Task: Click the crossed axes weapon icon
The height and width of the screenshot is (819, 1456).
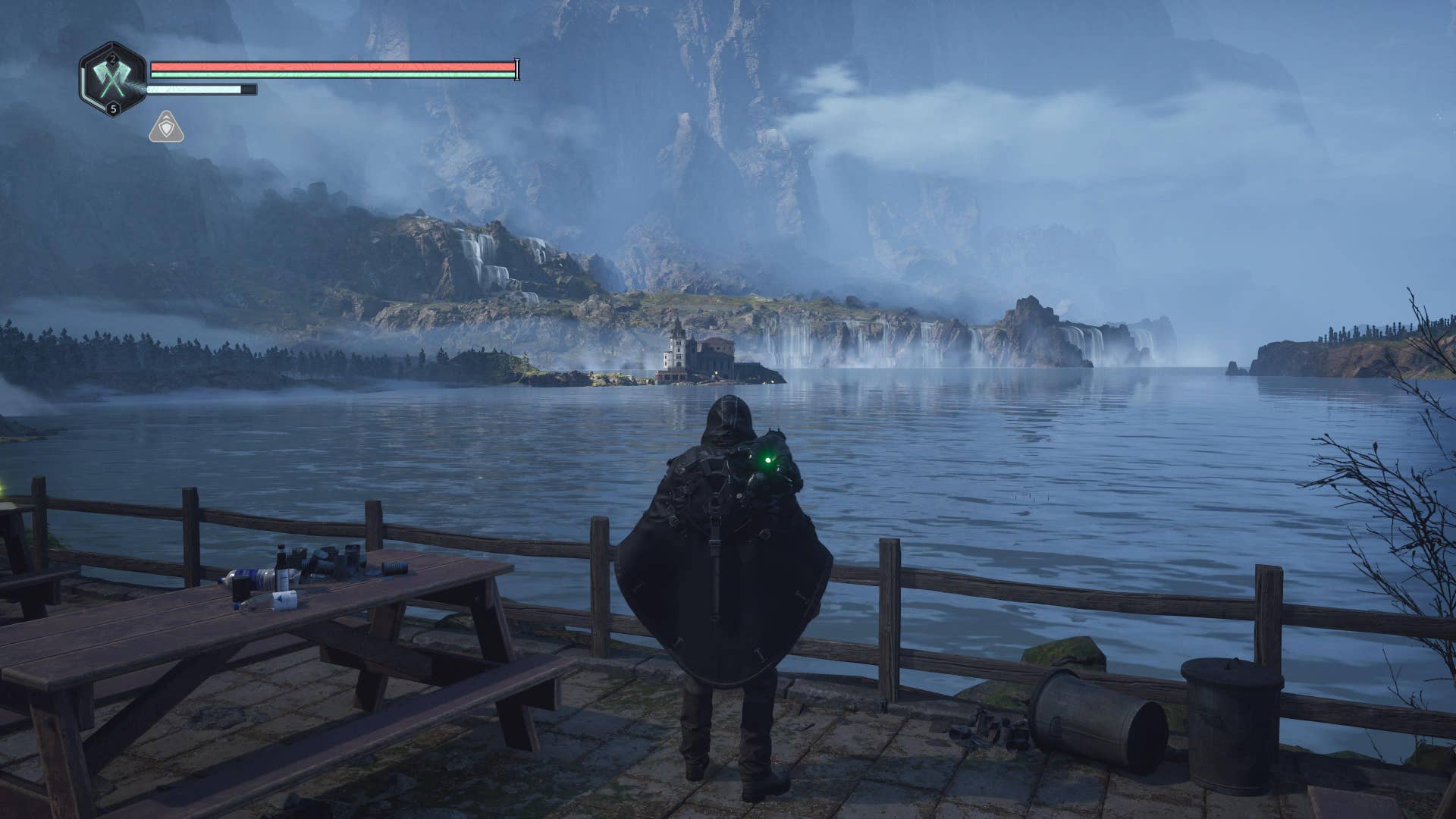Action: [x=112, y=79]
